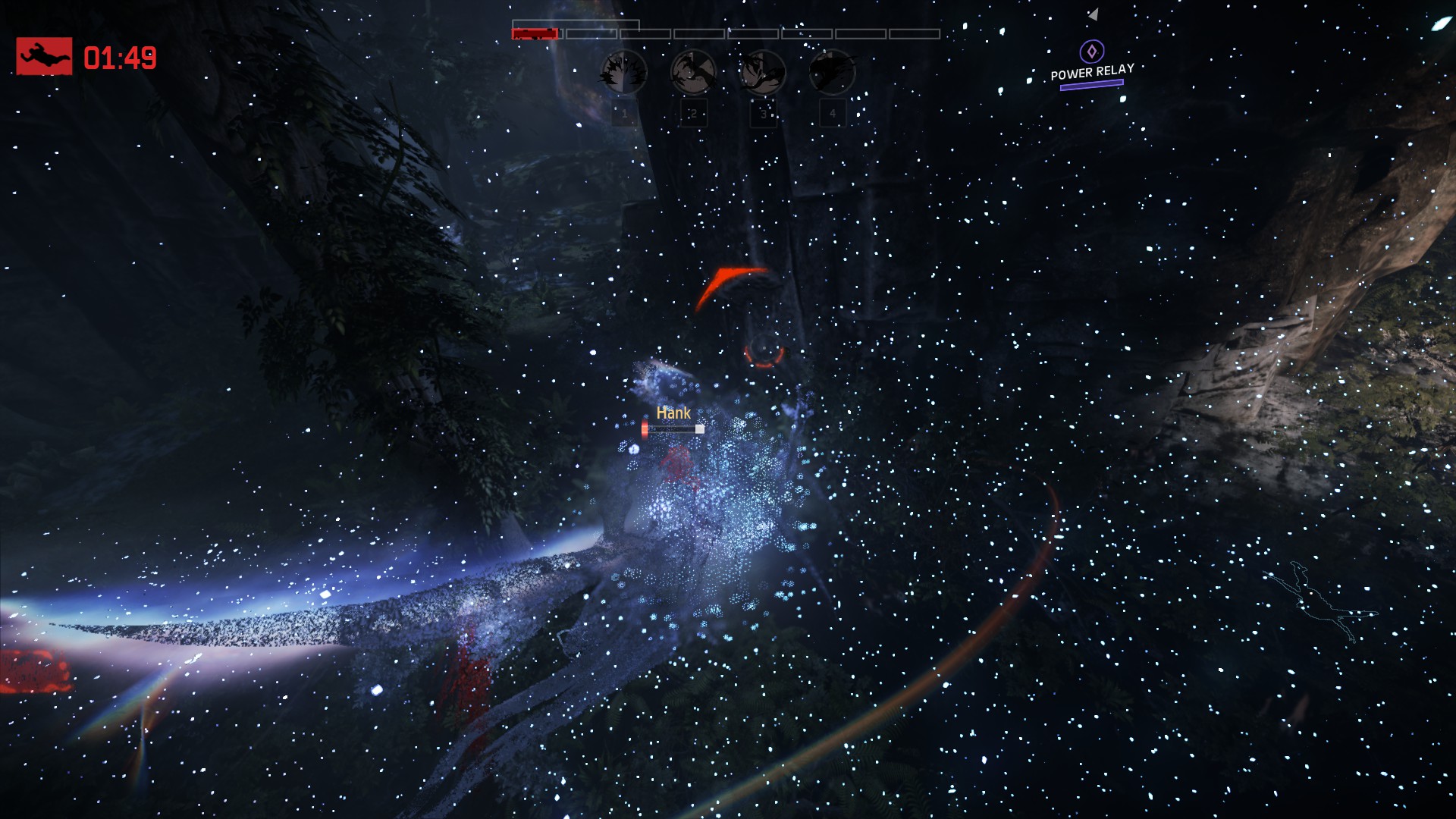This screenshot has width=1456, height=819.
Task: Select the Power Relay objective marker
Action: (1091, 52)
